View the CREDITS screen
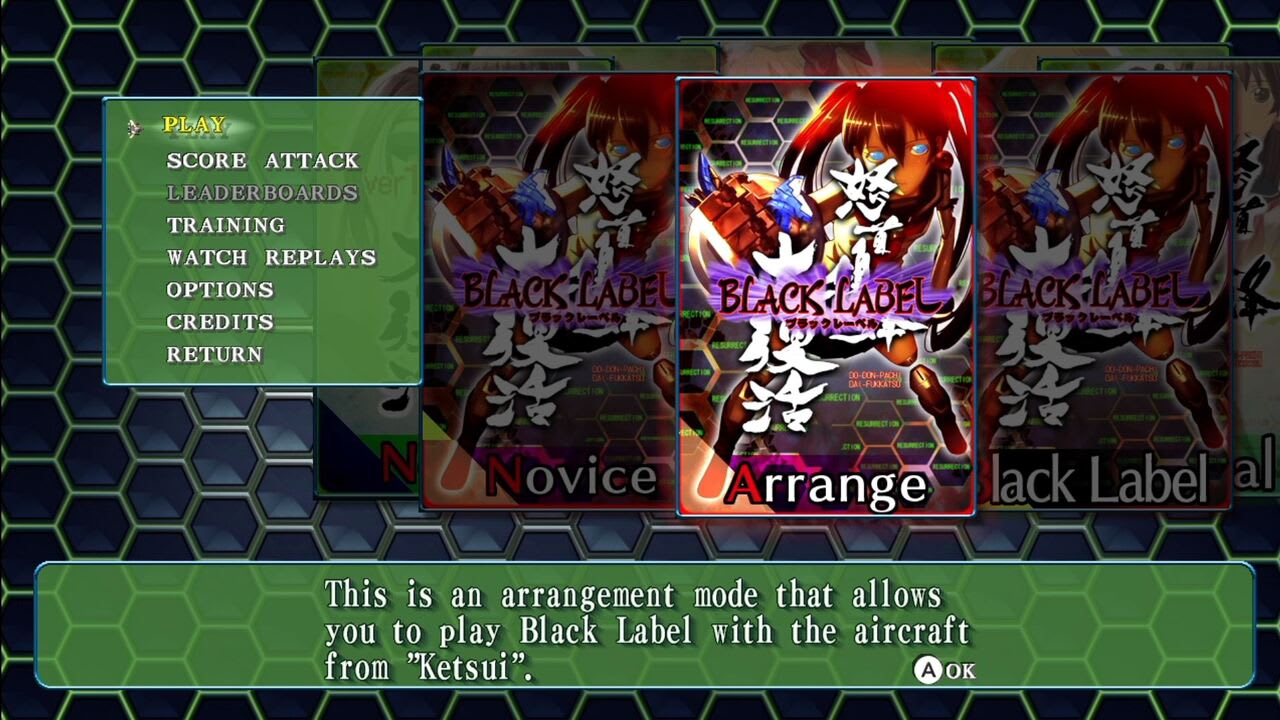Image resolution: width=1280 pixels, height=720 pixels. pos(222,322)
